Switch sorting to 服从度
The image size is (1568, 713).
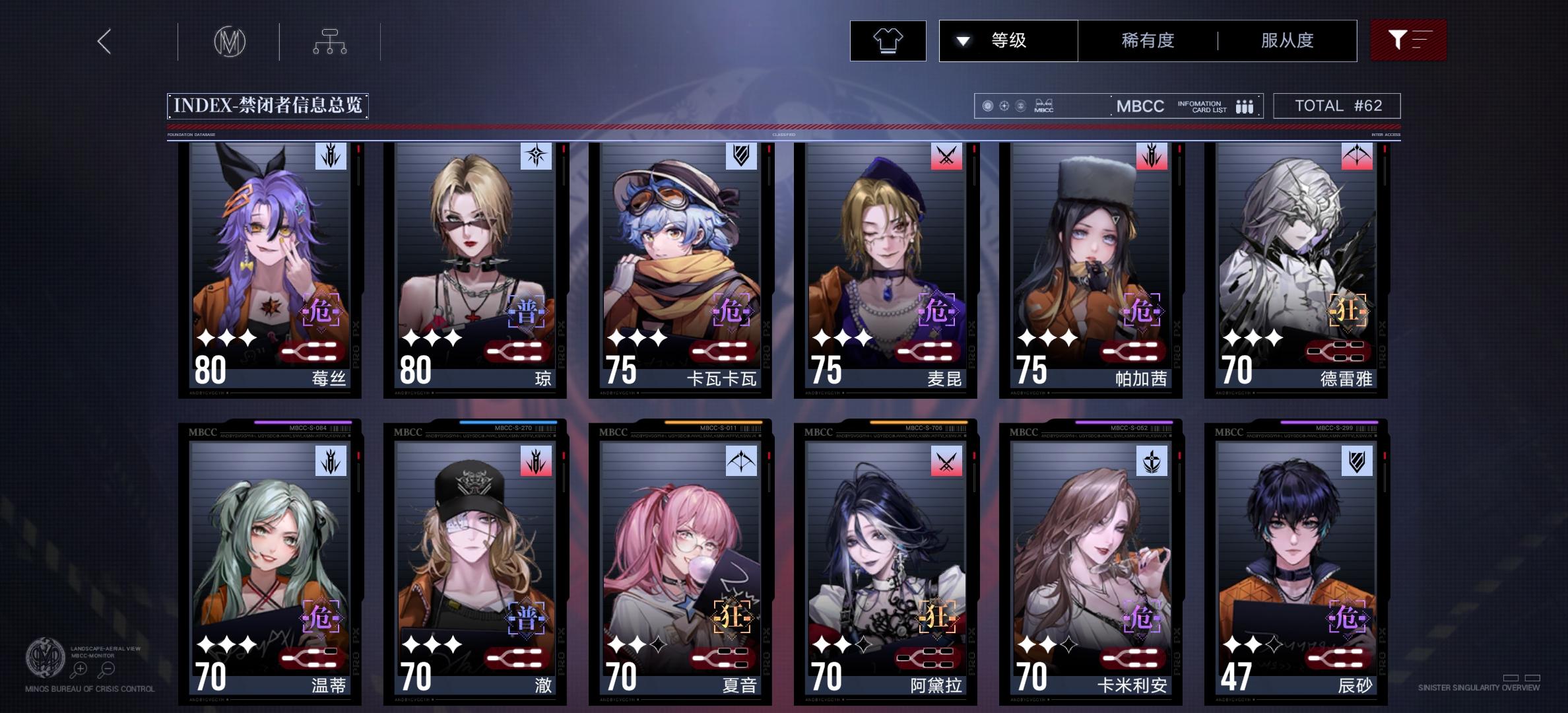1286,40
